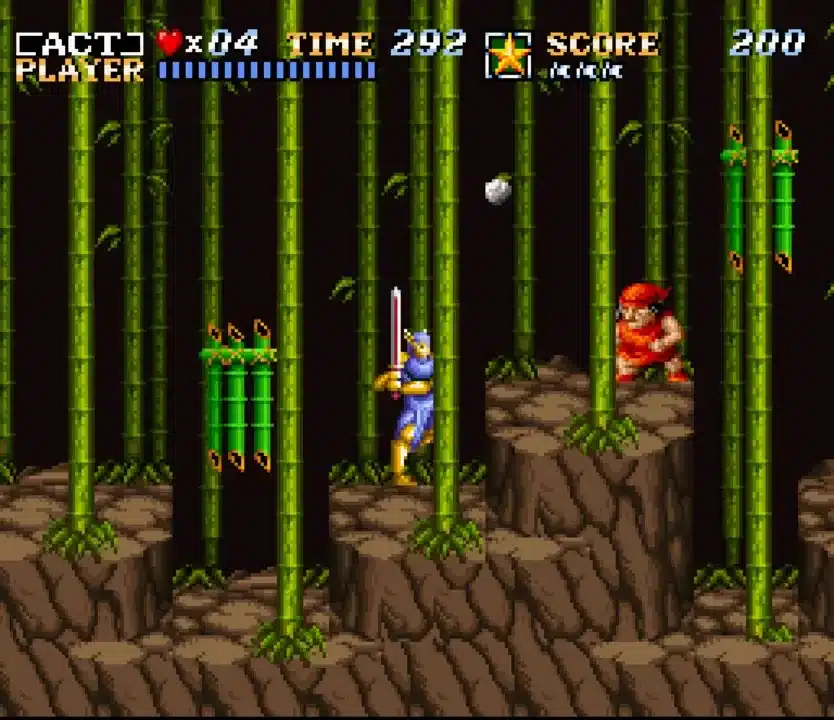Select the star magic spell icon
This screenshot has width=834, height=720.
coord(509,56)
